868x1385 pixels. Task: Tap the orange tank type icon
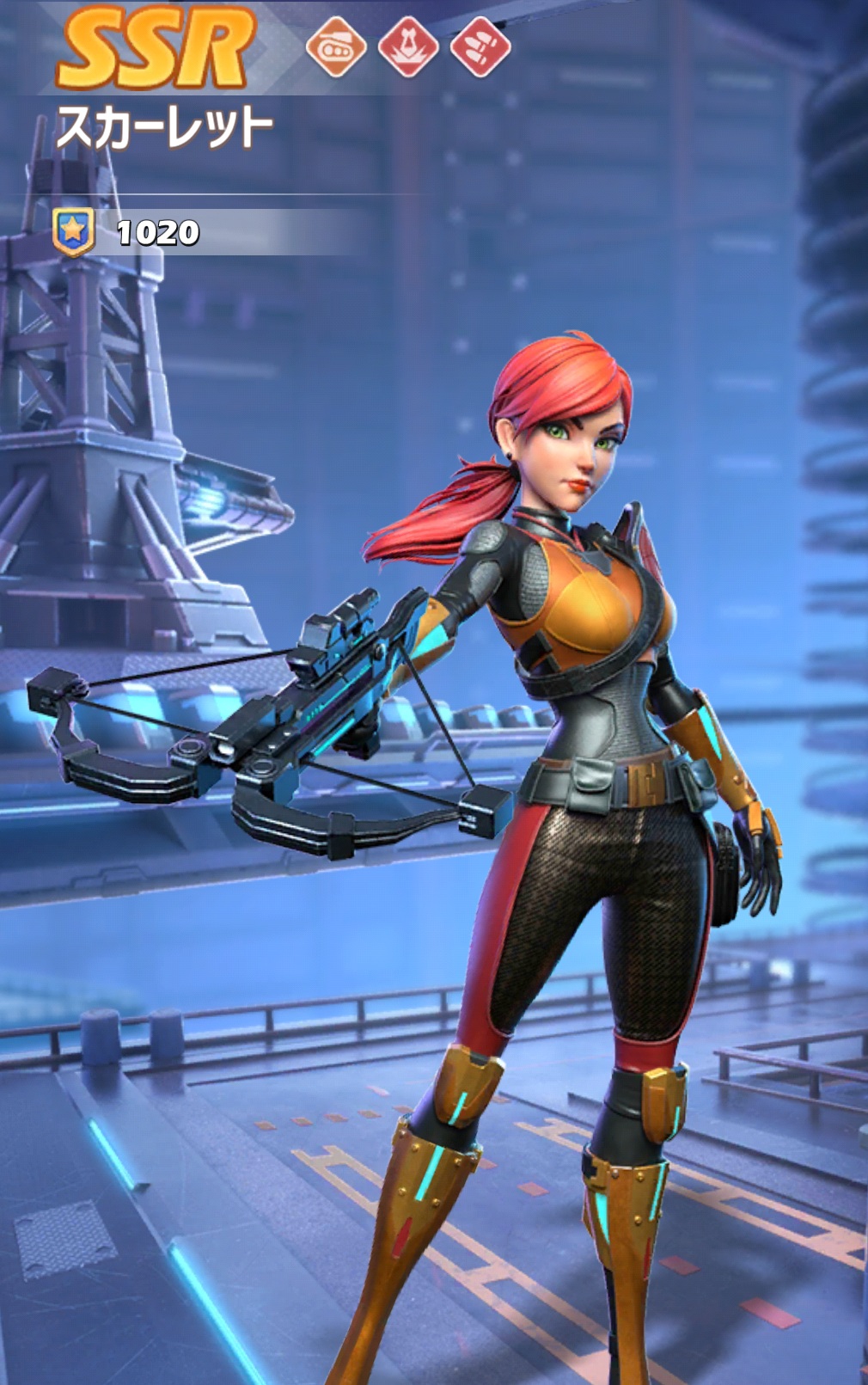coord(335,46)
